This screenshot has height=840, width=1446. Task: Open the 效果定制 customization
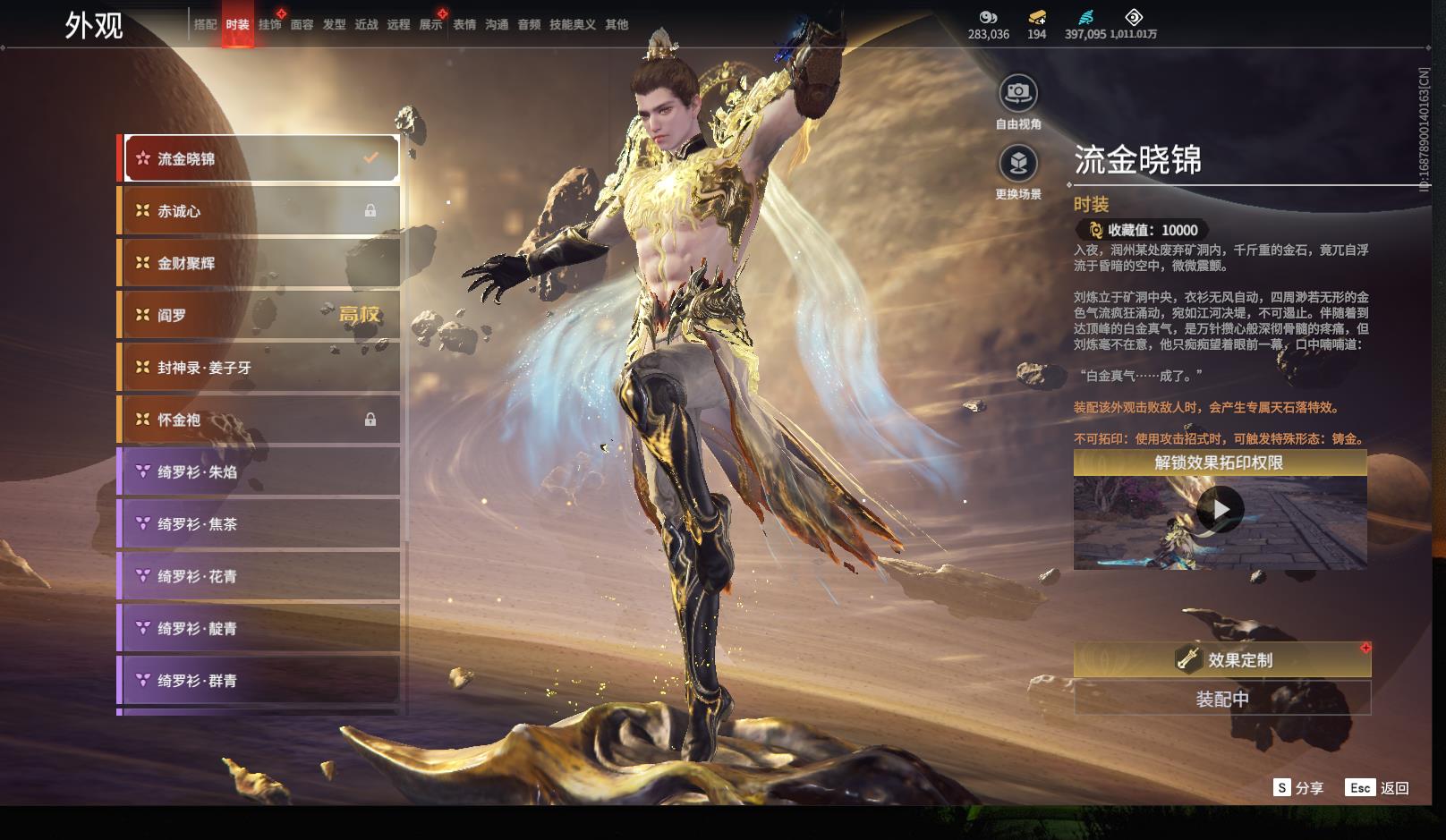tap(1222, 660)
